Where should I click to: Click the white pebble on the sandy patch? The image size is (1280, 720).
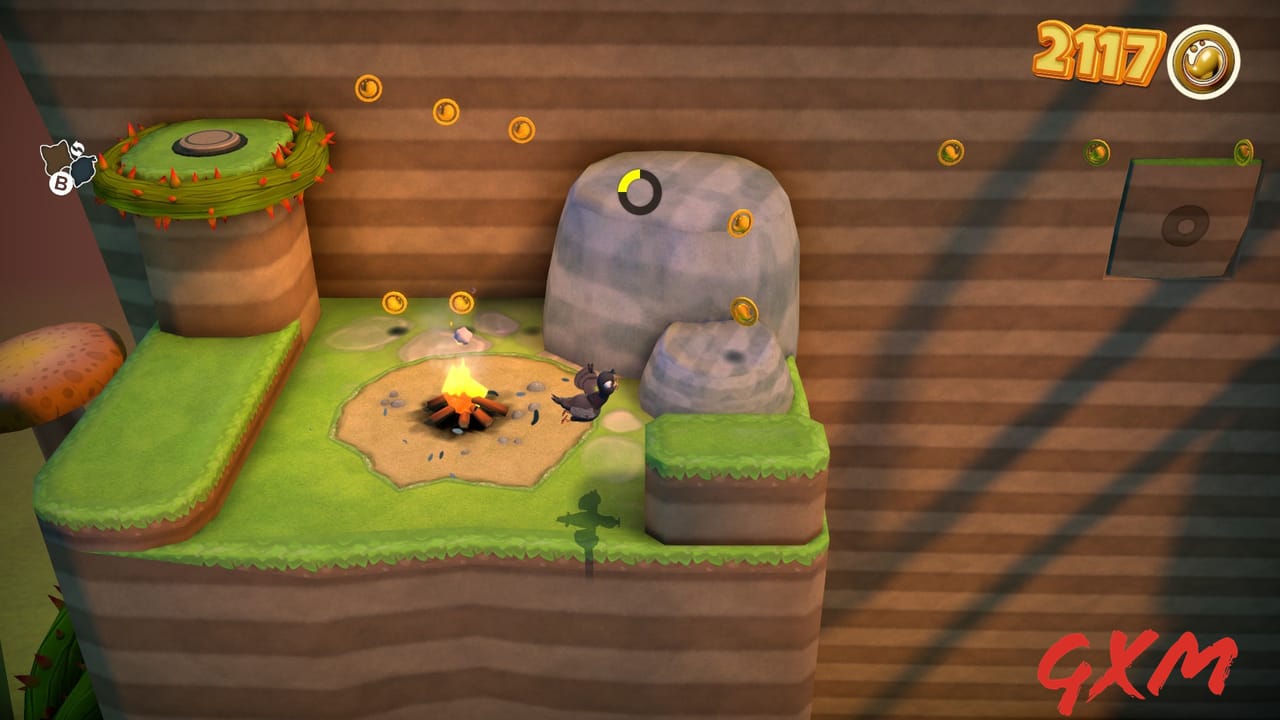[x=462, y=334]
